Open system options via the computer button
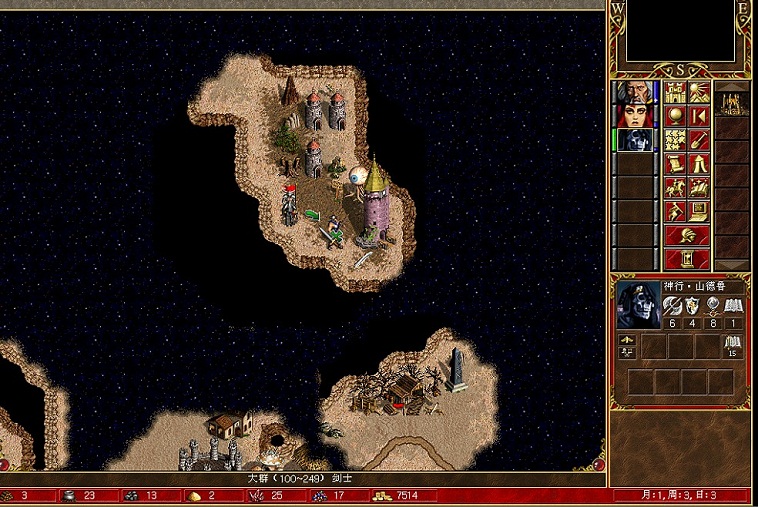This screenshot has height=507, width=758. 699,211
